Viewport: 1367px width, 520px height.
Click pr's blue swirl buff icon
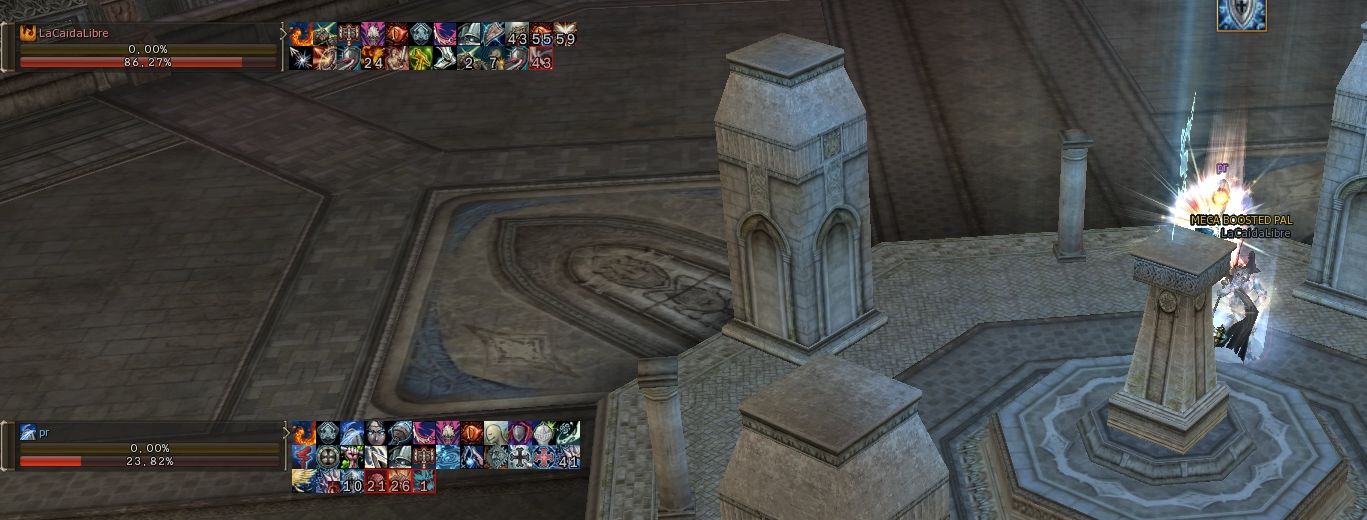[x=448, y=458]
